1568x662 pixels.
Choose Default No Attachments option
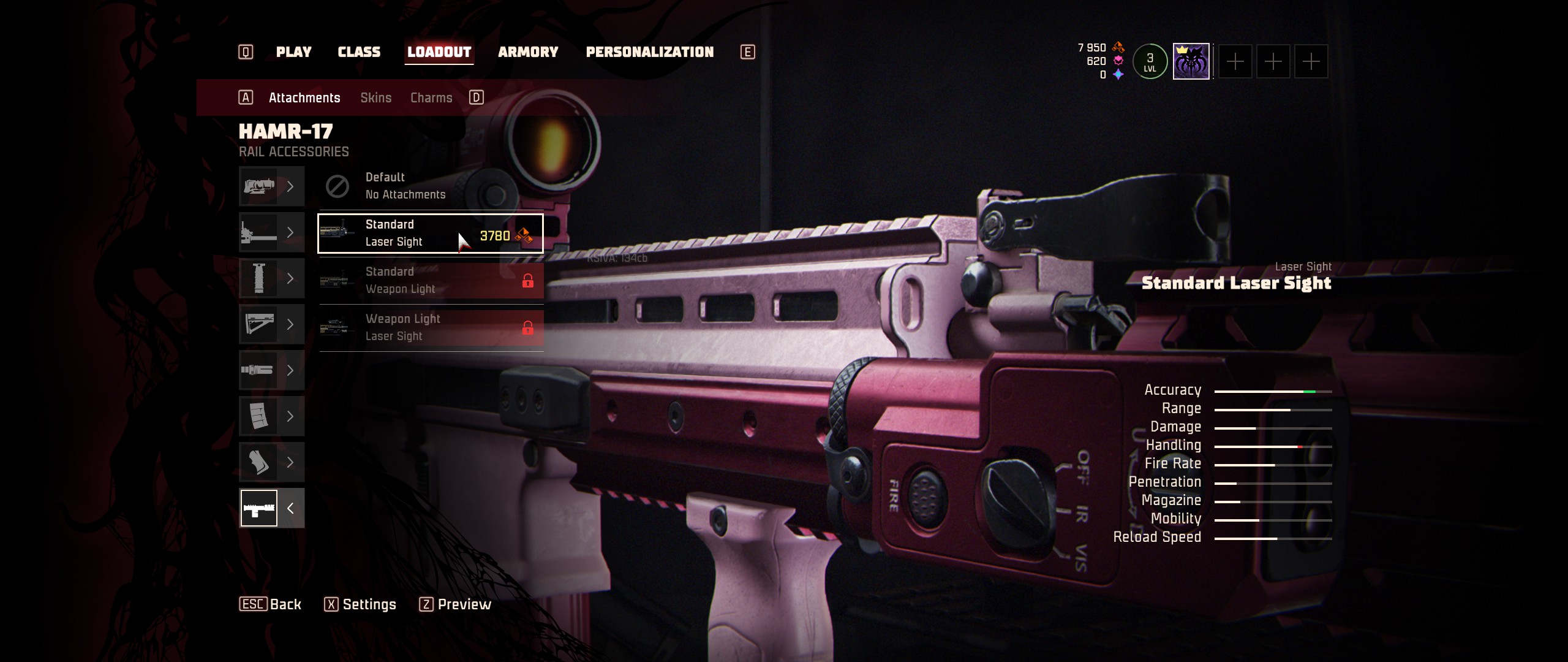pos(431,186)
